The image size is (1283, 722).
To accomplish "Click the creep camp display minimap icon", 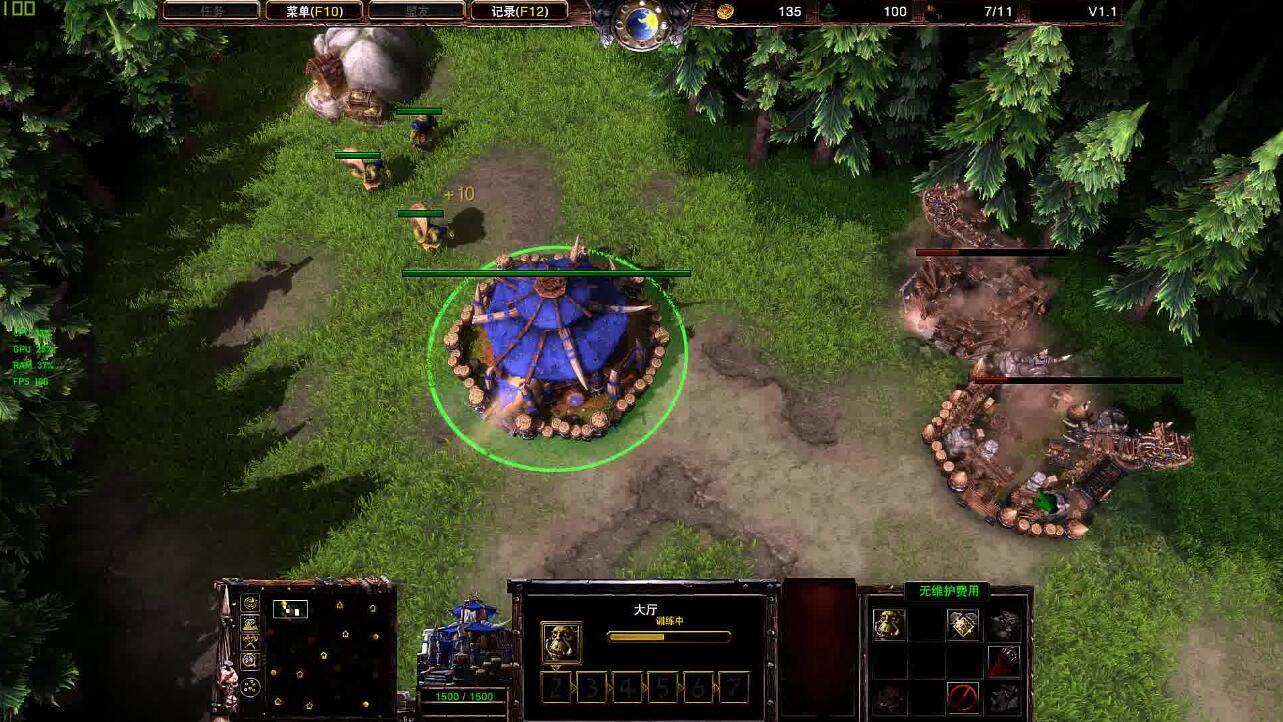I will click(x=250, y=643).
